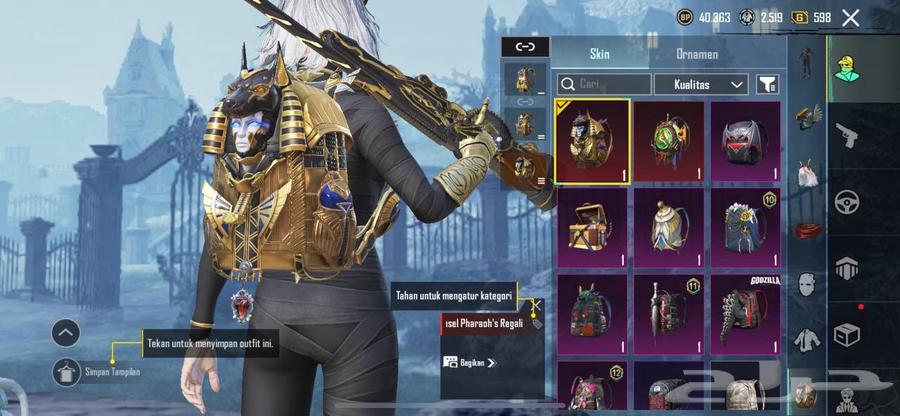The image size is (900, 416).
Task: Close the inventory screen with the X
Action: click(851, 17)
